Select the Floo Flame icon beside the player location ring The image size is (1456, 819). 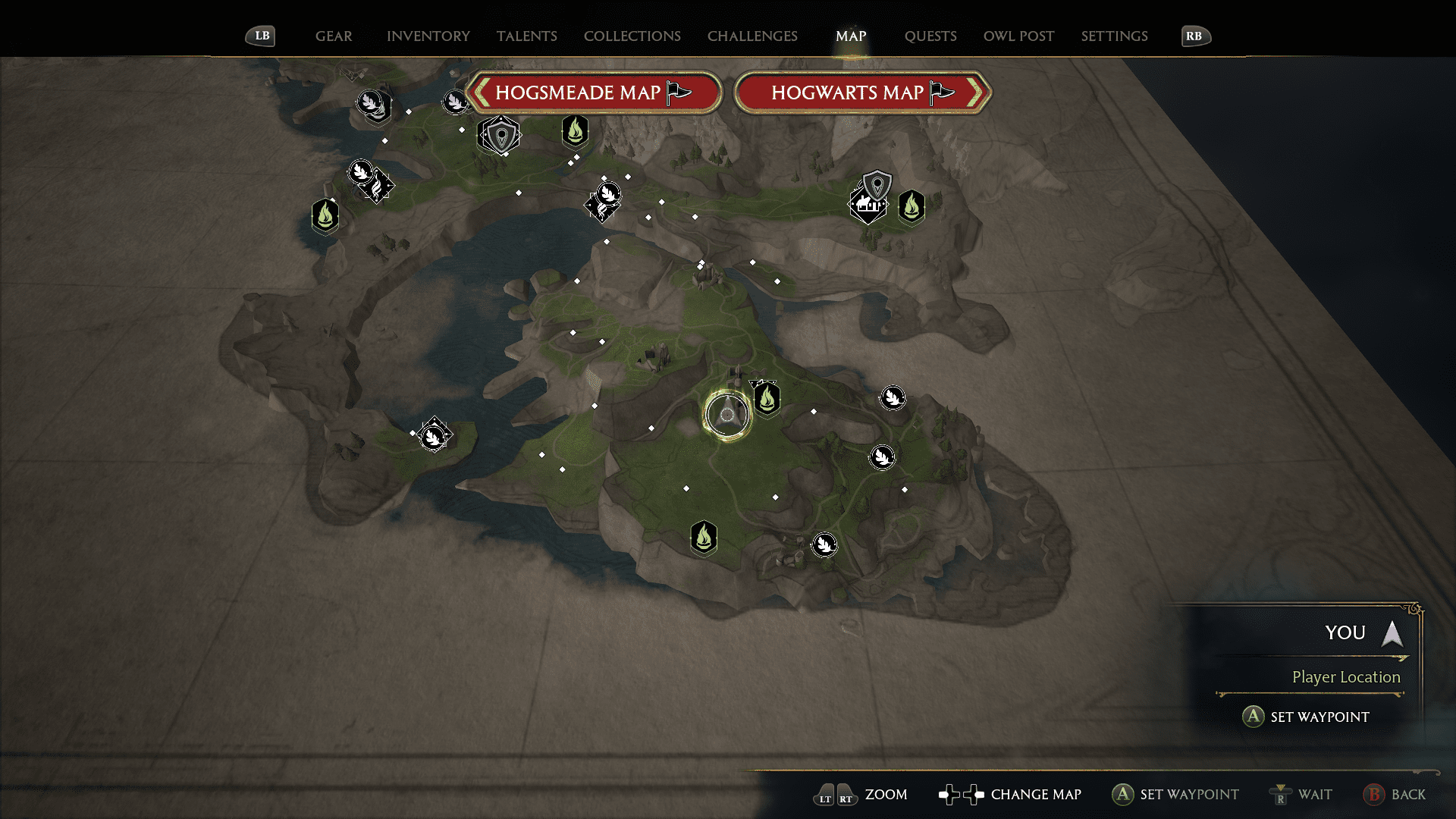[x=766, y=397]
